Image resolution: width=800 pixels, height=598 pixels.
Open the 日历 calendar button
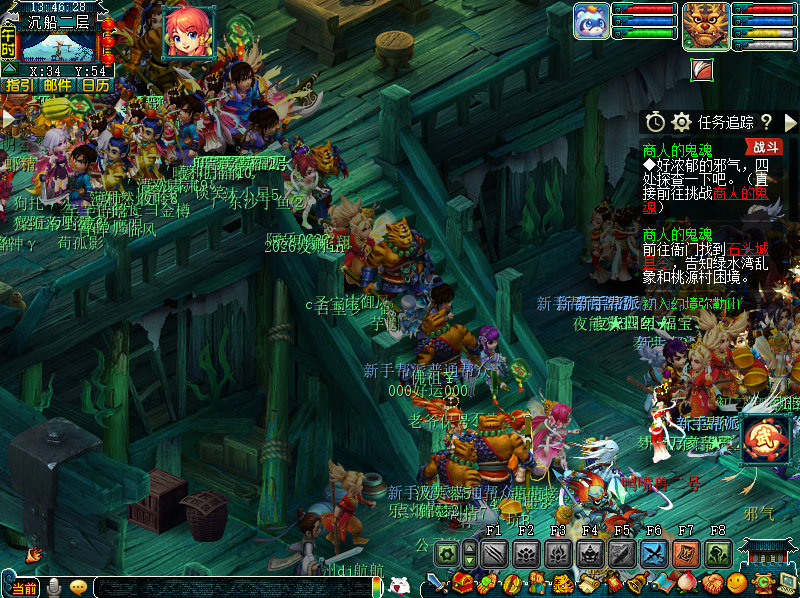pyautogui.click(x=95, y=86)
